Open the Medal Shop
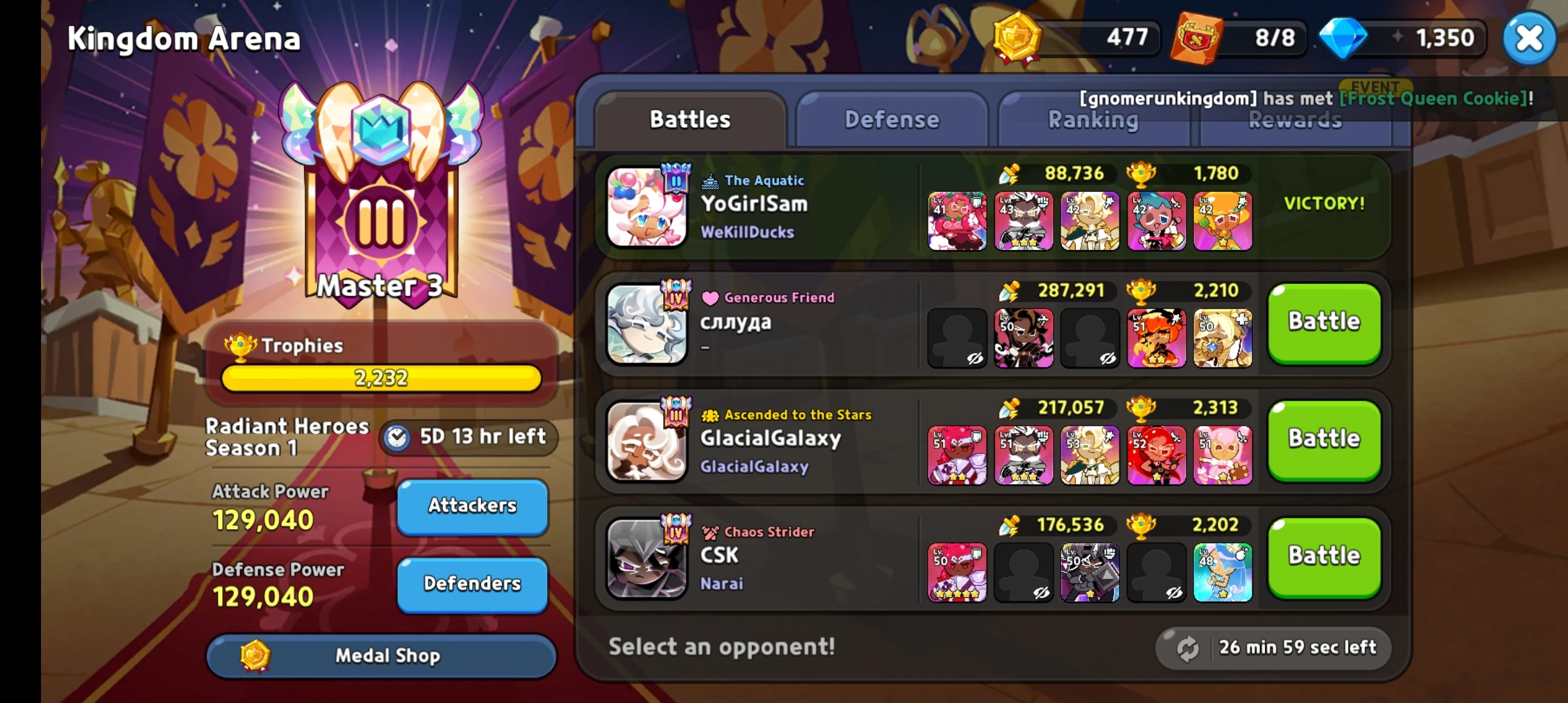Screen dimensions: 1568x703 coord(381,656)
